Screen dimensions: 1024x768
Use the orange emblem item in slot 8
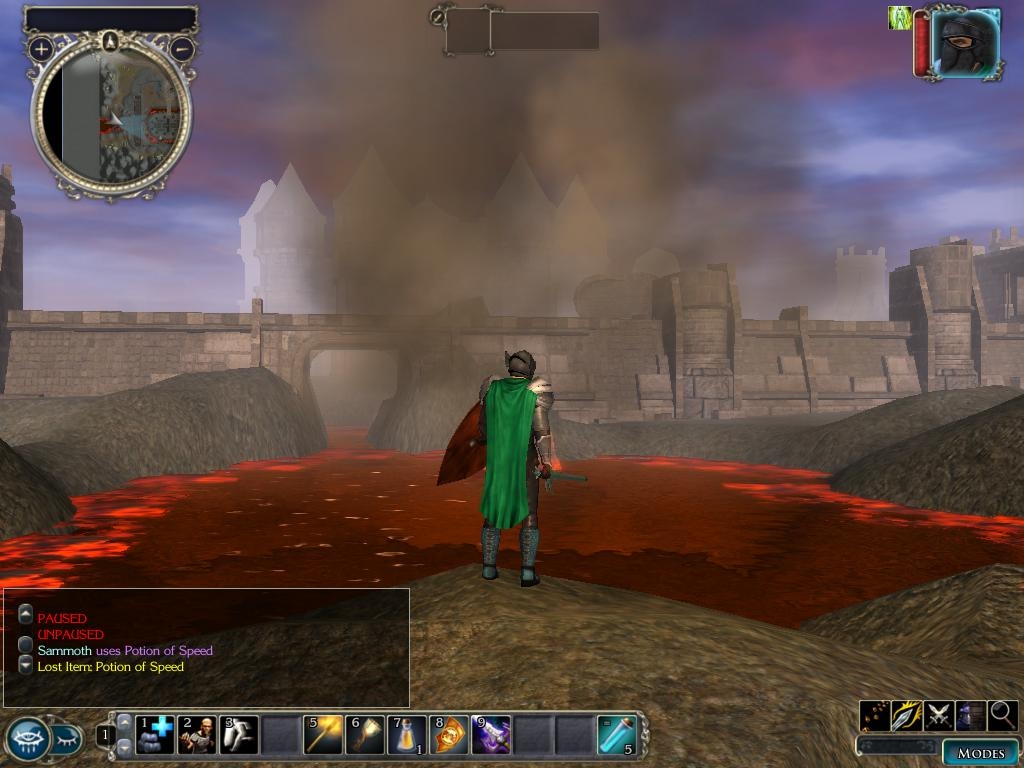(x=449, y=735)
